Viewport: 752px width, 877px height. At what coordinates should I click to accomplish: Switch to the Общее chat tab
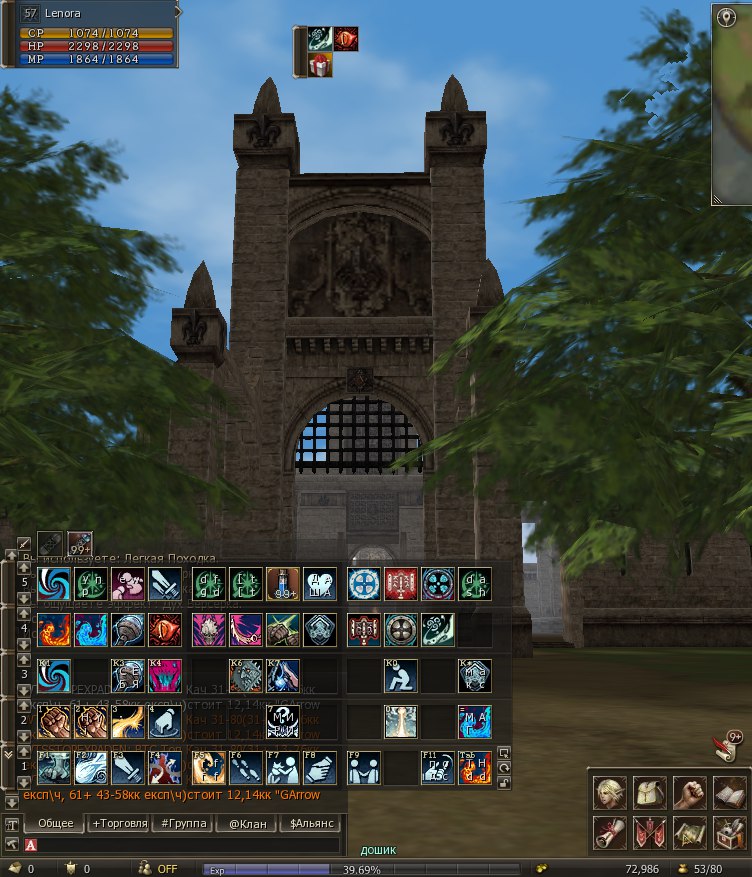click(54, 824)
